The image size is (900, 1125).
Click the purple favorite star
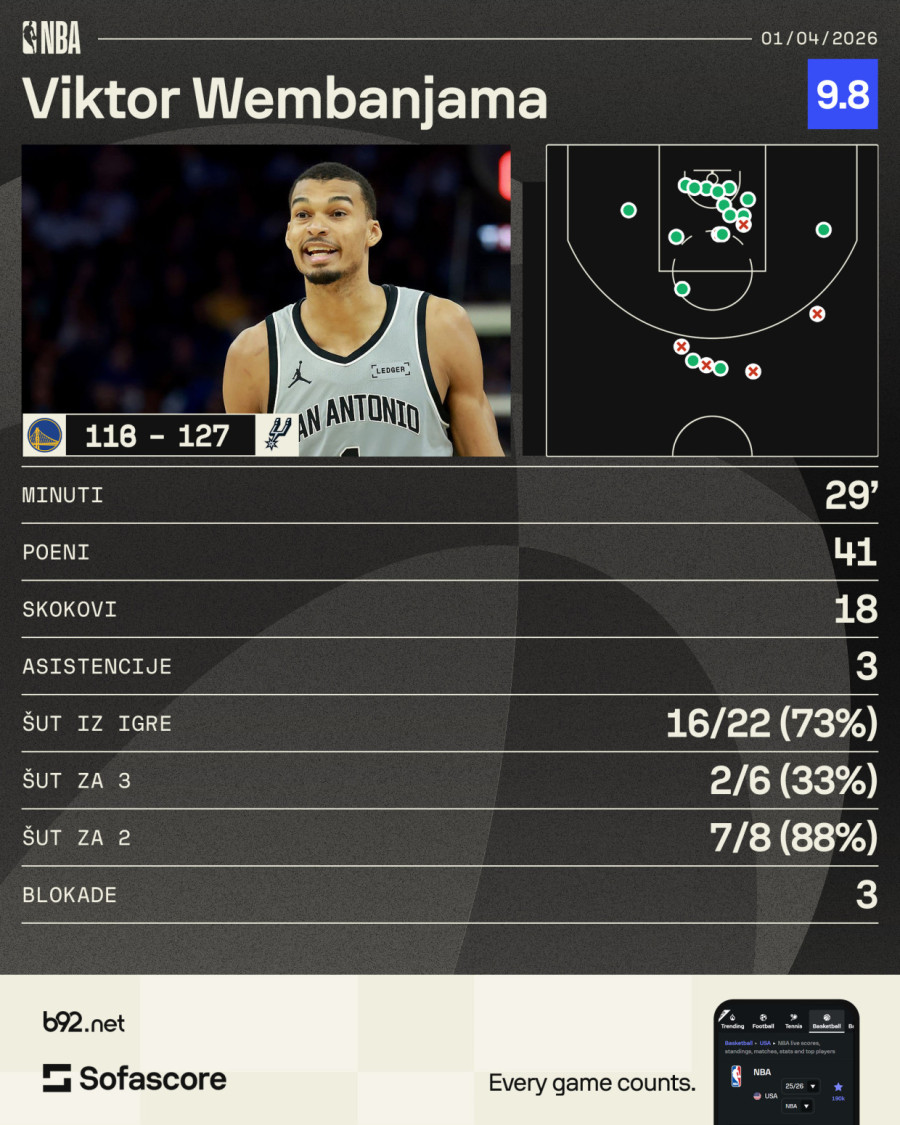[838, 1087]
